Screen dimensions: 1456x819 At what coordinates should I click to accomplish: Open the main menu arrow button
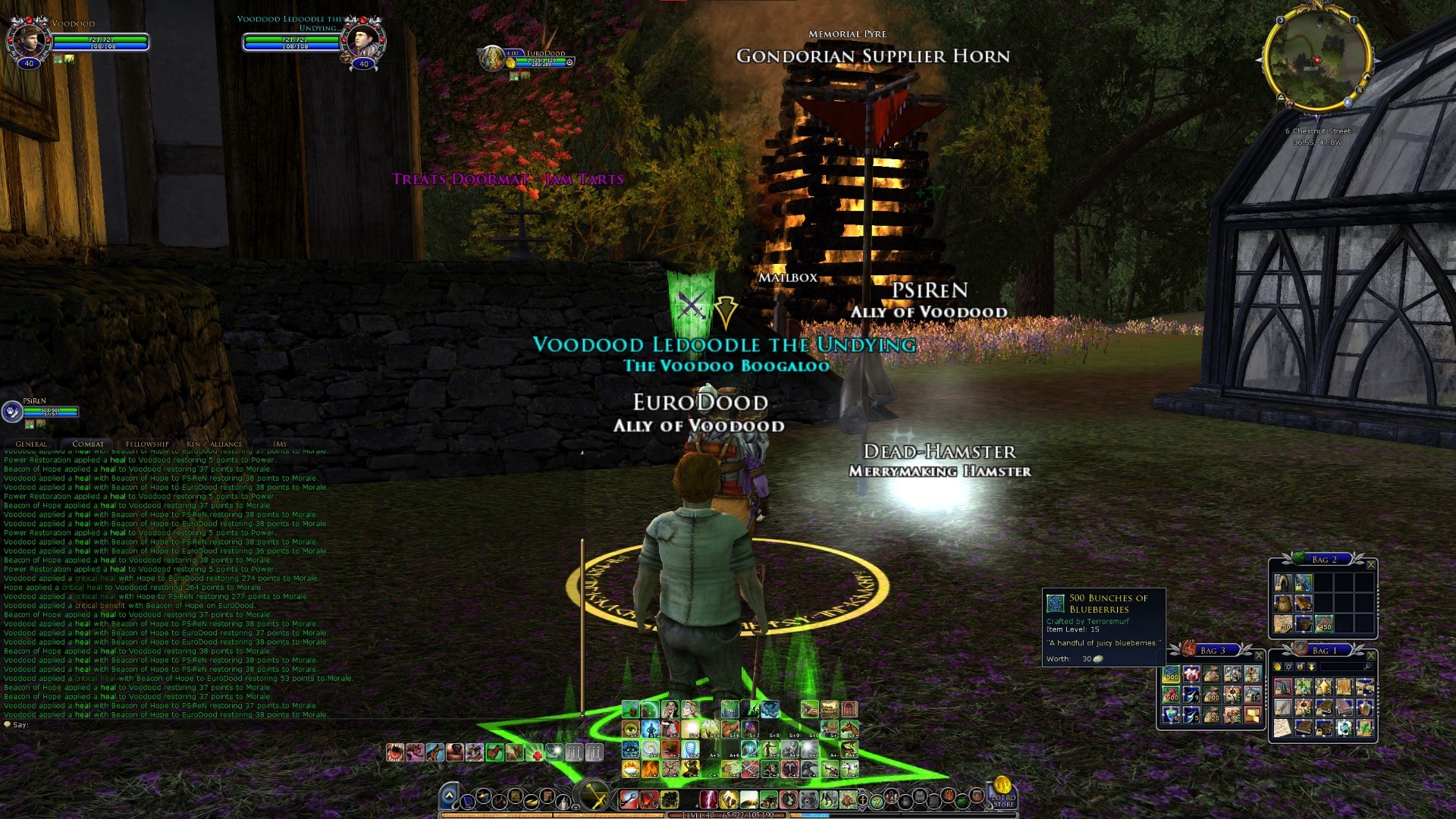pos(449,796)
